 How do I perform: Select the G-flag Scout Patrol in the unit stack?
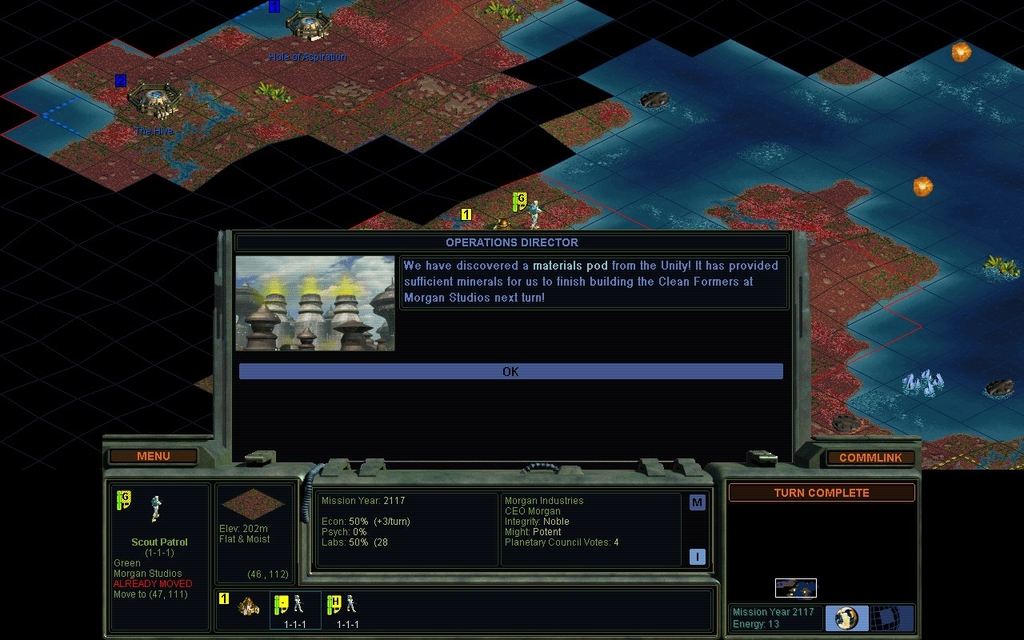click(x=295, y=606)
